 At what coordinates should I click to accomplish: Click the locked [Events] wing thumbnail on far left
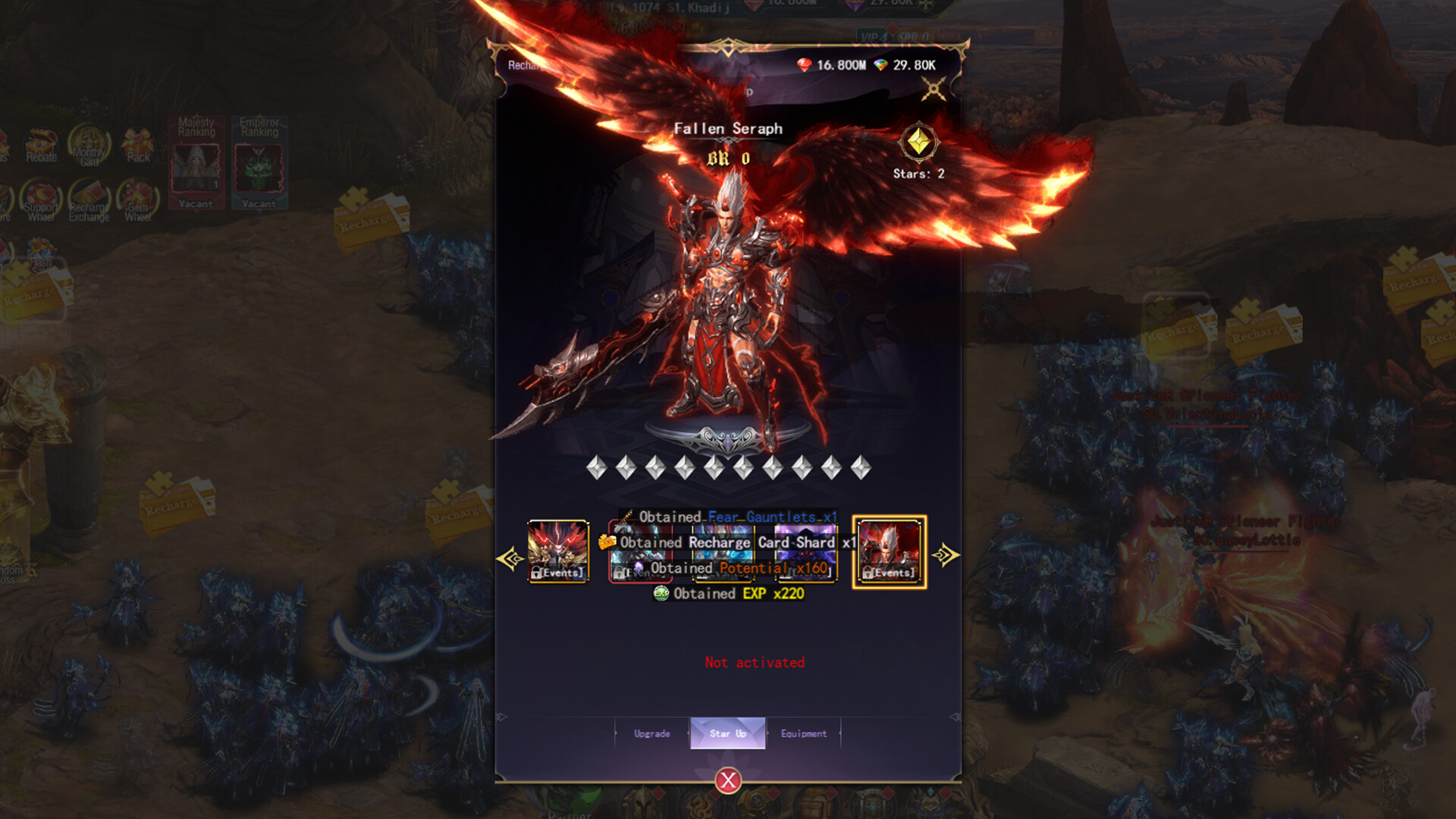point(559,551)
